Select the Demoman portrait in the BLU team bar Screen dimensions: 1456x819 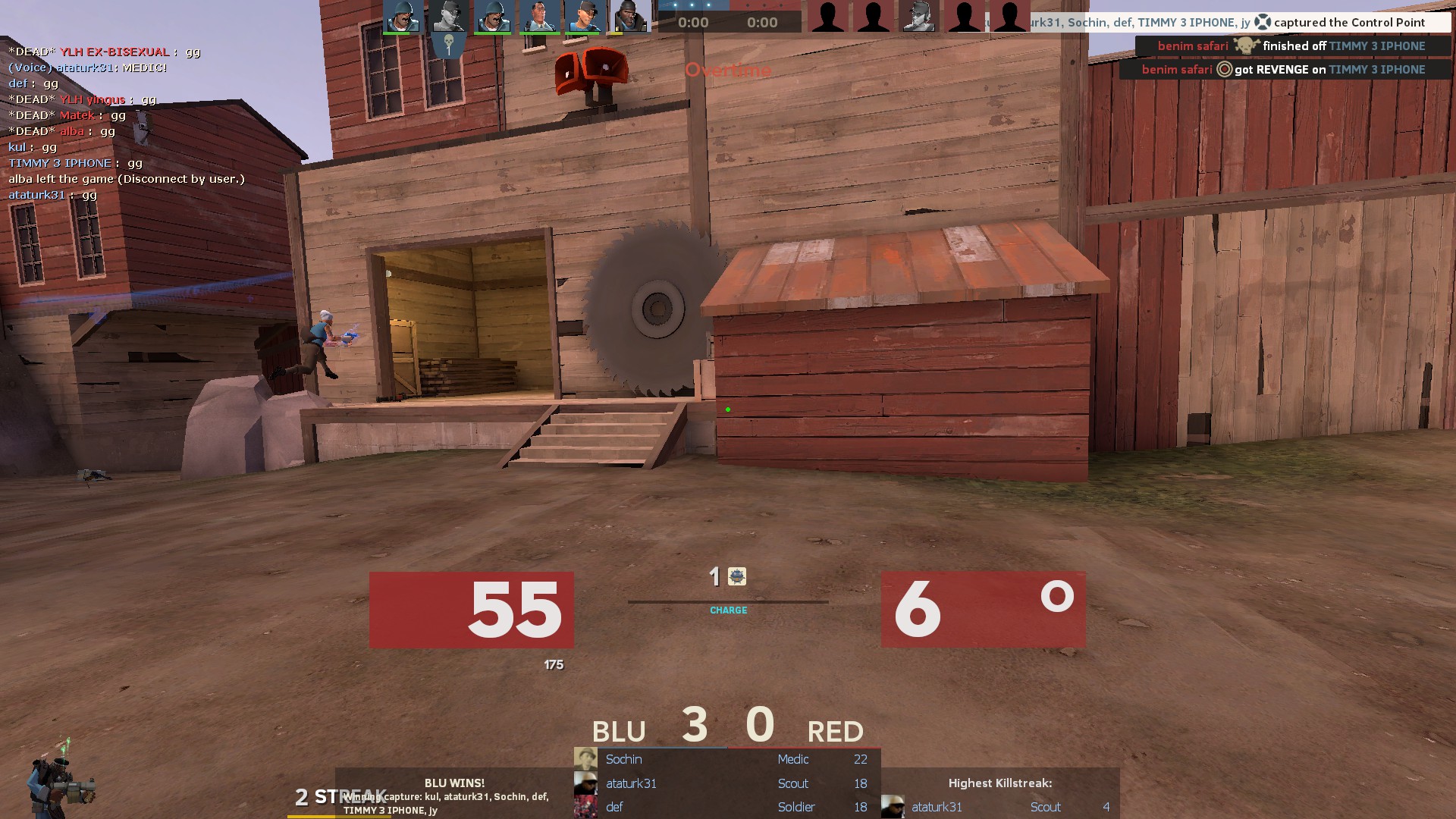click(629, 17)
